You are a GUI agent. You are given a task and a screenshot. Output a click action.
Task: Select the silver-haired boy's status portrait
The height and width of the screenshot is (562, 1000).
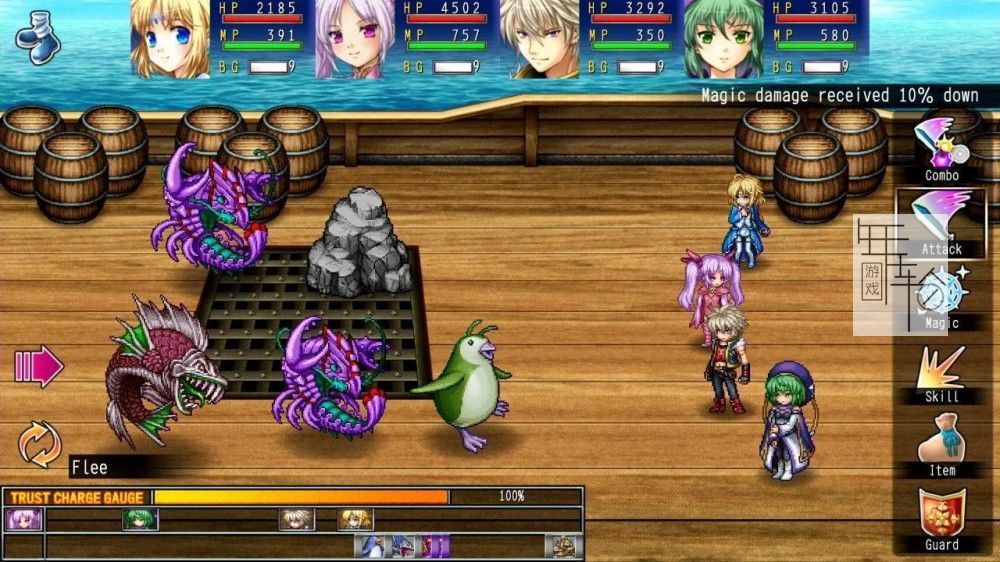pyautogui.click(x=539, y=40)
